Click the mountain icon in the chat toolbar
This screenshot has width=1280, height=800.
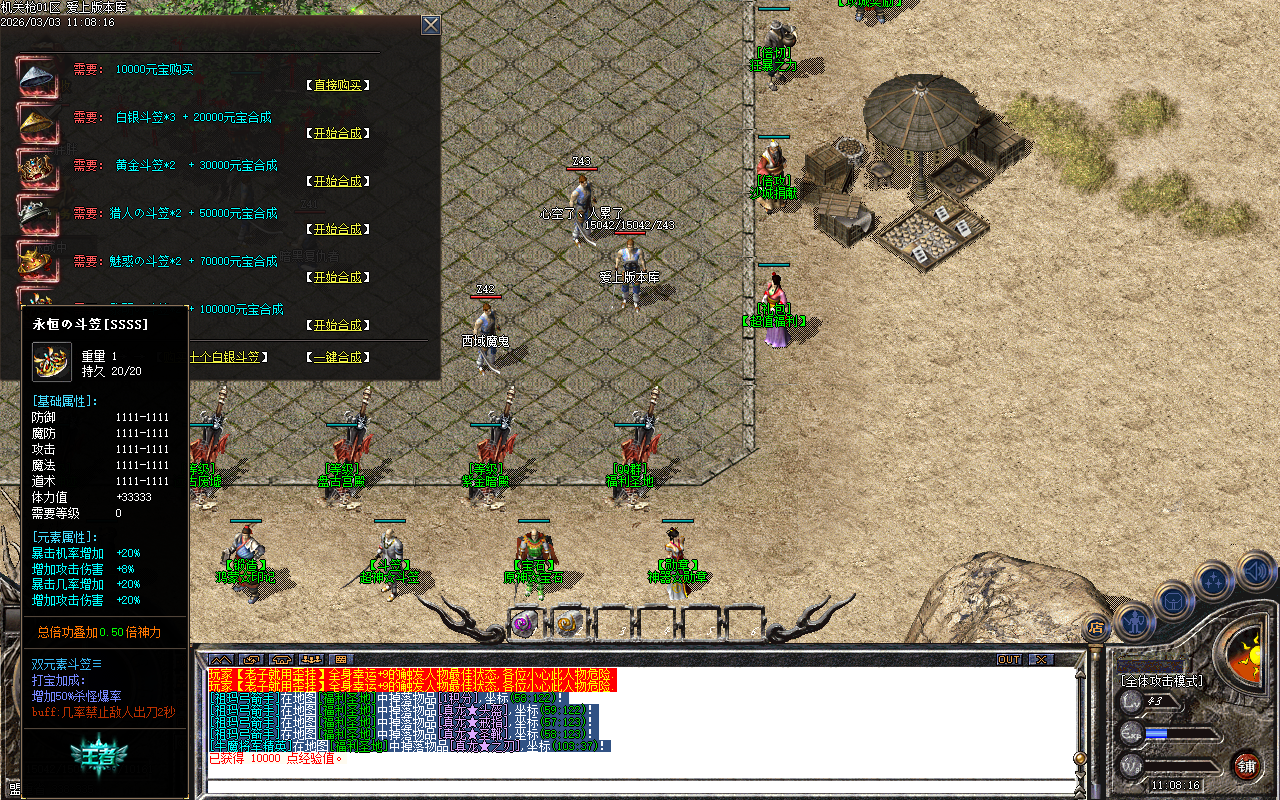220,659
